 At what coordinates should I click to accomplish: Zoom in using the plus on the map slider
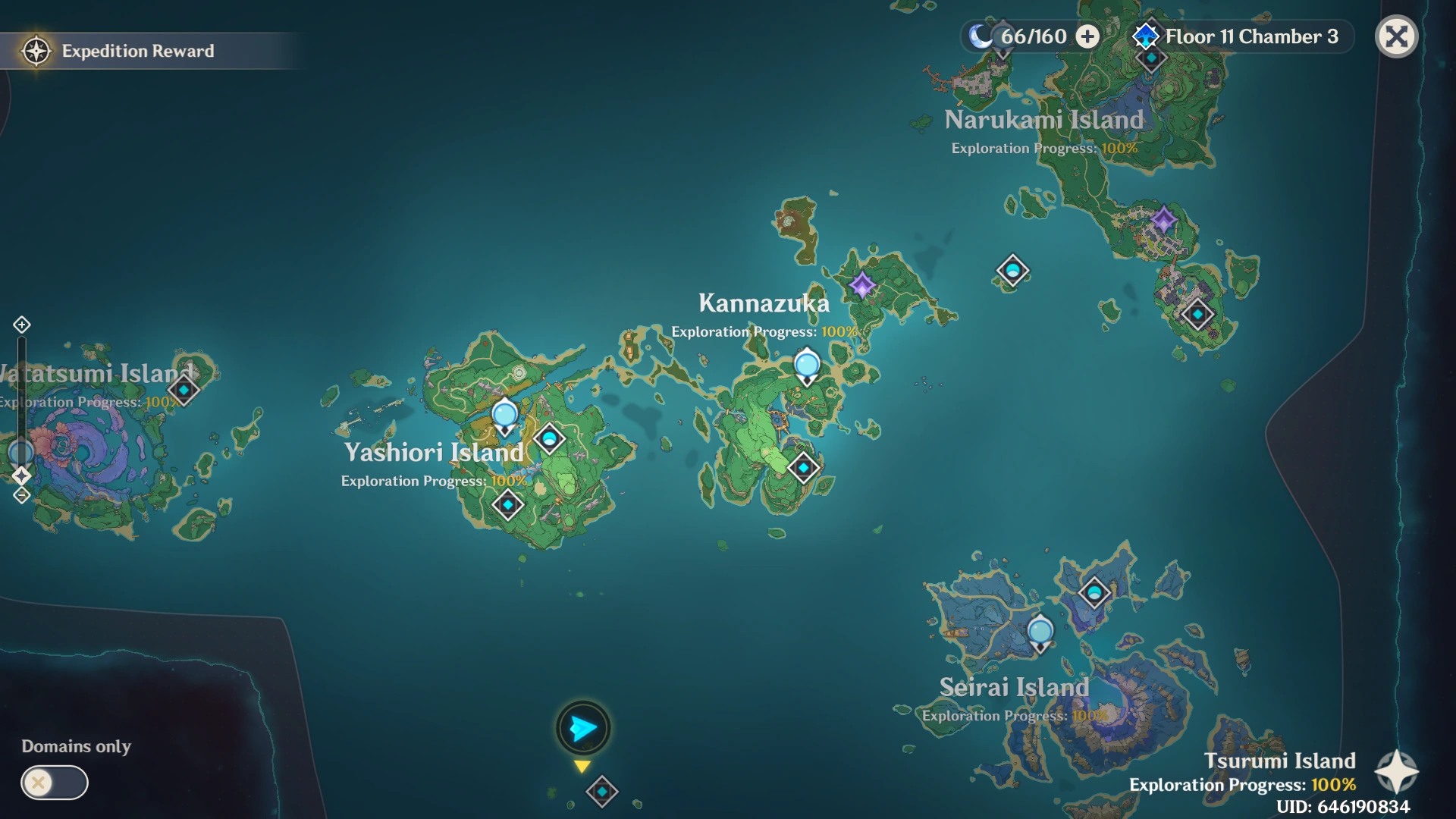[x=21, y=326]
